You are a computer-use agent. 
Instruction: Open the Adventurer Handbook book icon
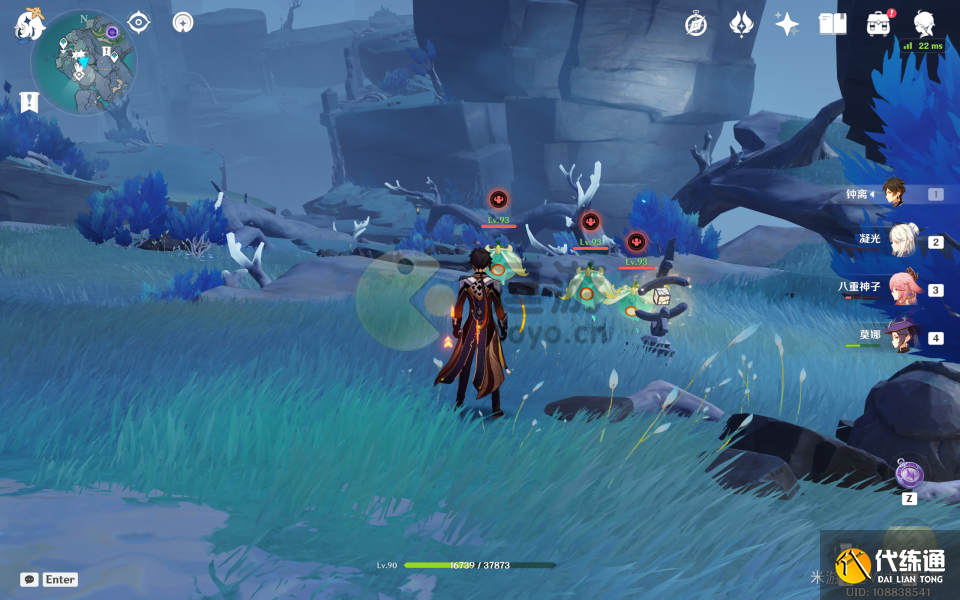point(832,24)
